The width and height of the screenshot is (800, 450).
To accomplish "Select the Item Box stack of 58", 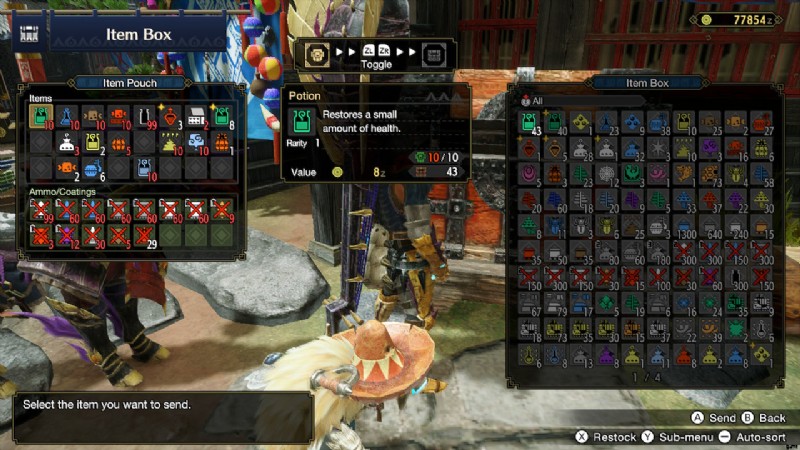I will click(763, 175).
